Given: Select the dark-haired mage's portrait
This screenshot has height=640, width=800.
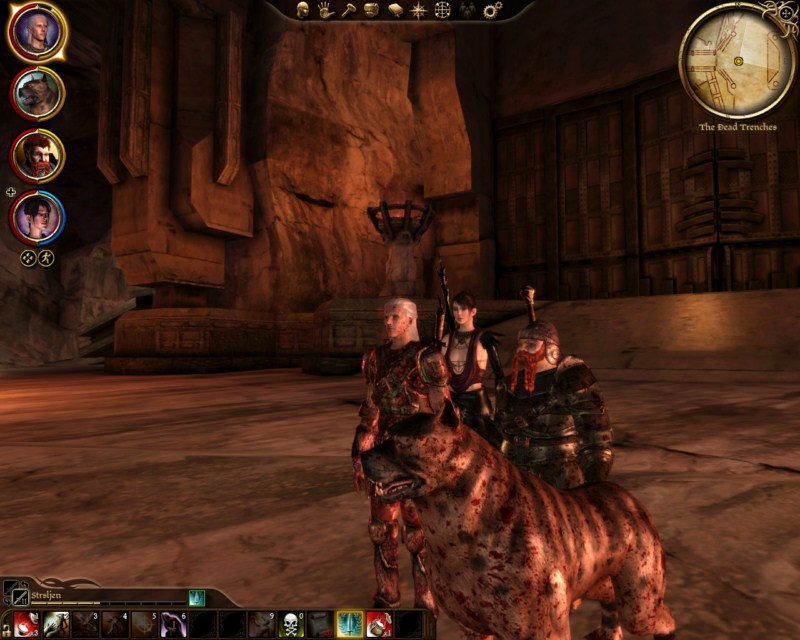Looking at the screenshot, I should tap(37, 216).
